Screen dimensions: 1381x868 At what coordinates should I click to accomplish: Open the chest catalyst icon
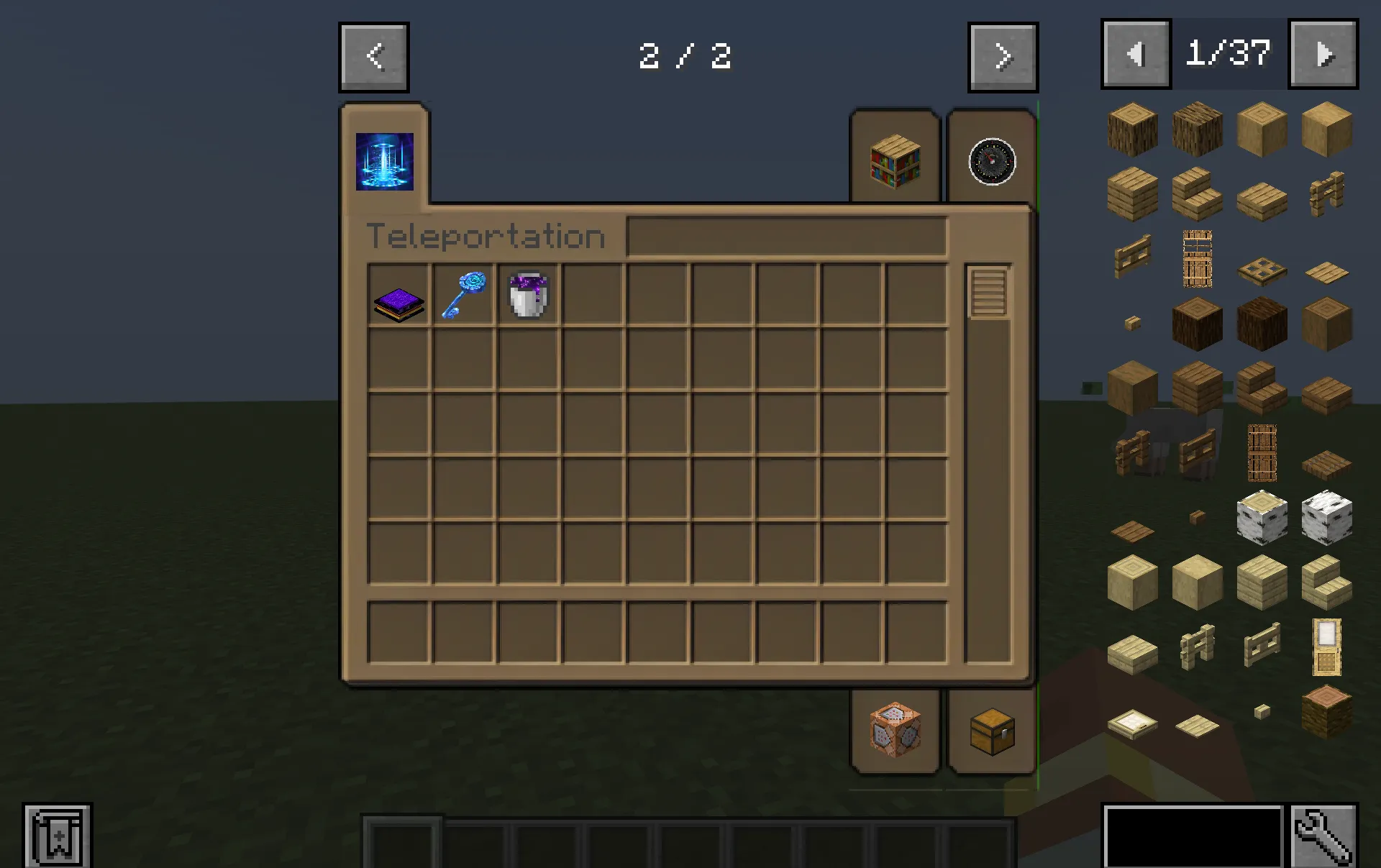pyautogui.click(x=993, y=732)
